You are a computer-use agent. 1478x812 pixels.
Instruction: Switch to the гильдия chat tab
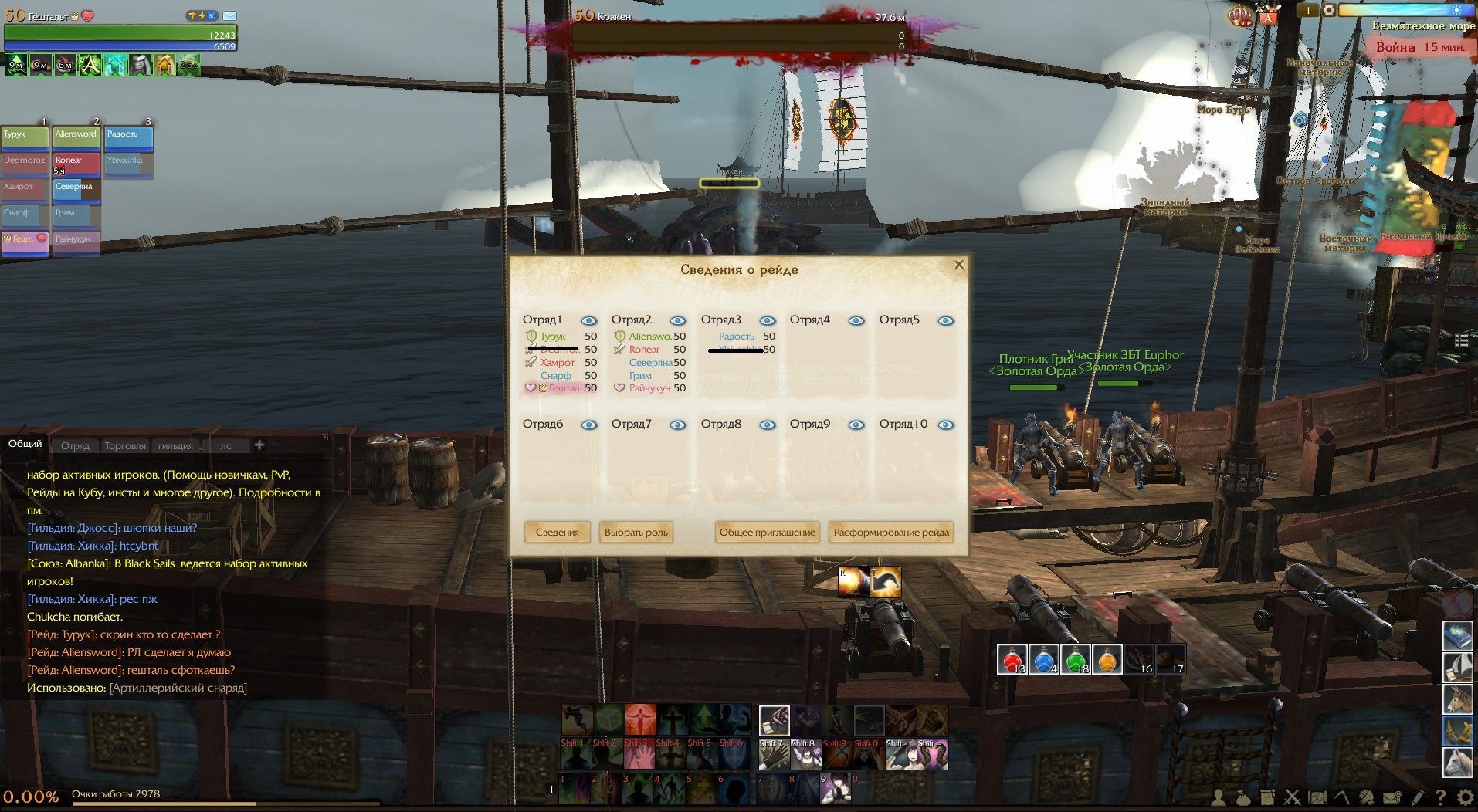point(175,446)
